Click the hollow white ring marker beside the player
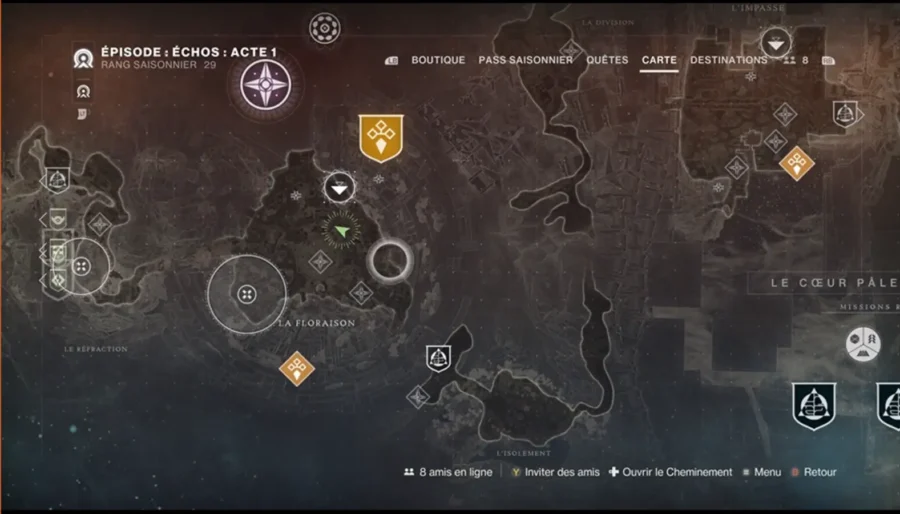This screenshot has width=900, height=514. (x=389, y=262)
